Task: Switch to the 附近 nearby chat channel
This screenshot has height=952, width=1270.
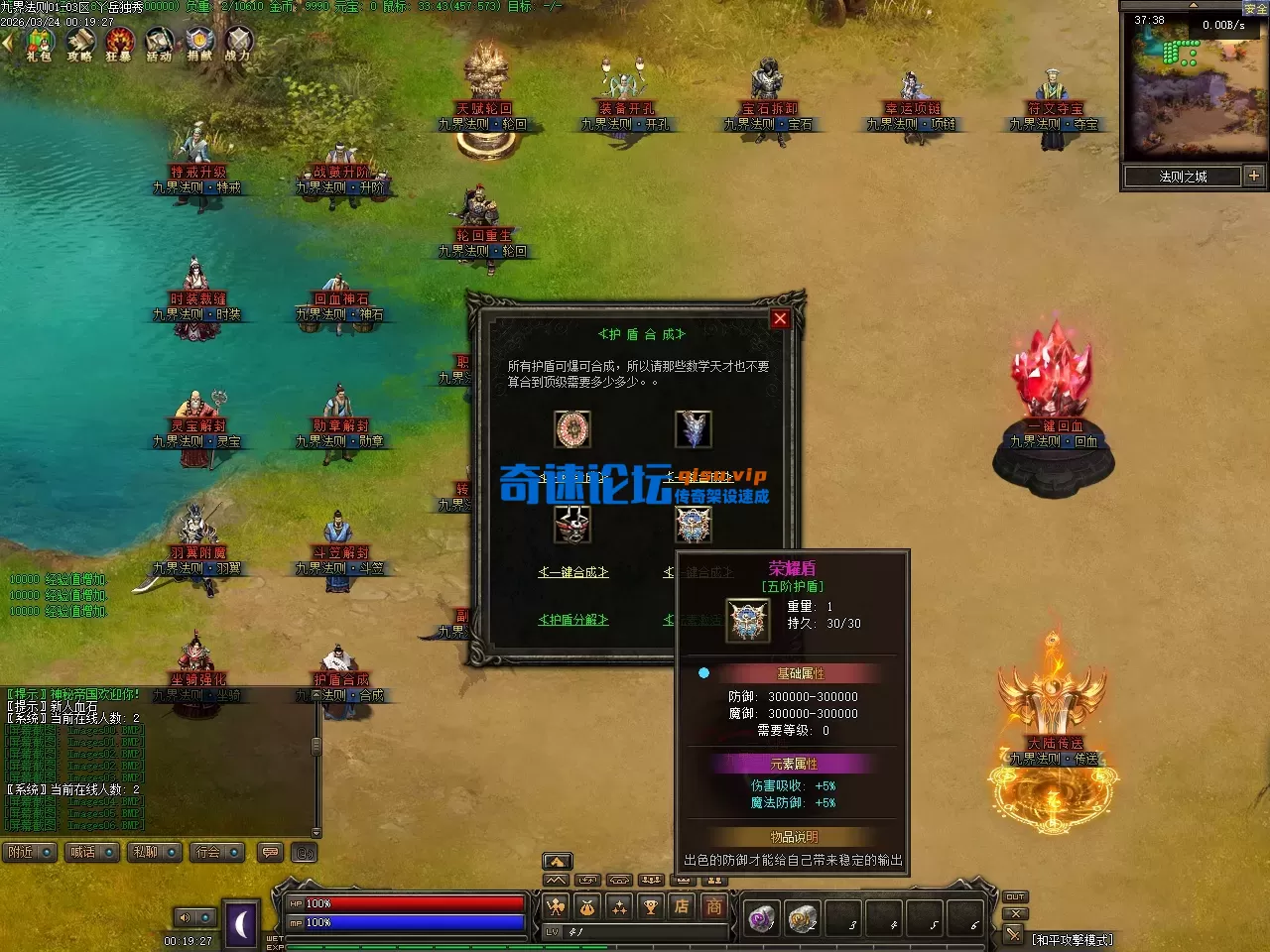Action: tap(30, 852)
